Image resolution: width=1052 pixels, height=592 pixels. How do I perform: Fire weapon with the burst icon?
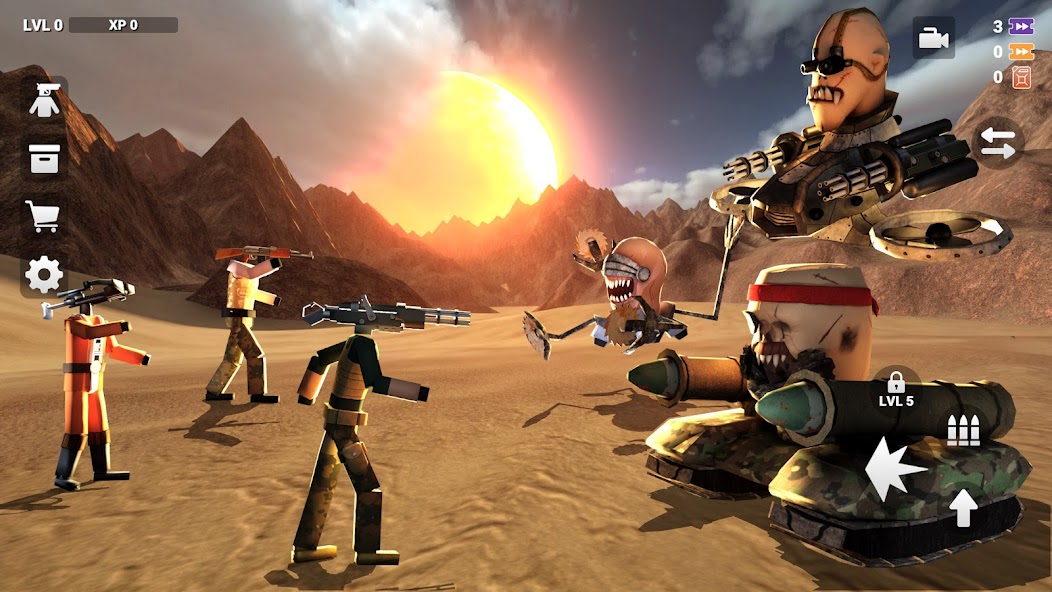(895, 468)
